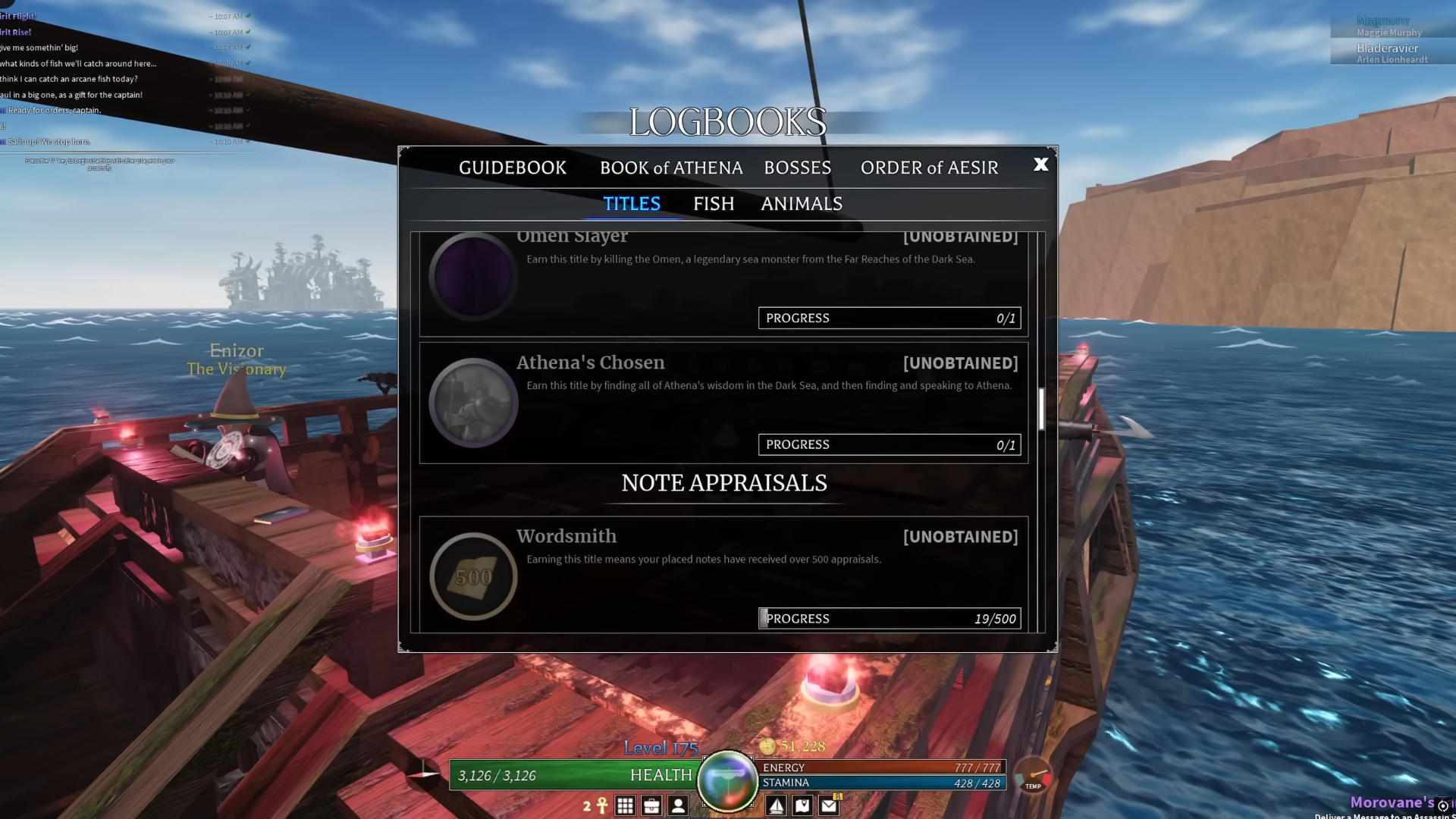Open the inventory grid icon
The image size is (1456, 819).
point(625,805)
